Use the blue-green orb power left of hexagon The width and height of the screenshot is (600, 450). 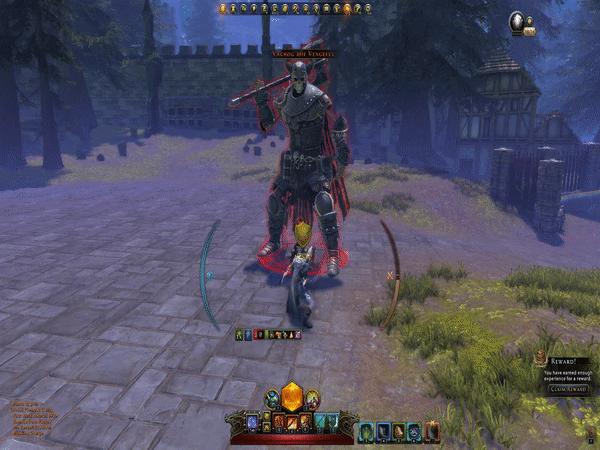tap(271, 399)
